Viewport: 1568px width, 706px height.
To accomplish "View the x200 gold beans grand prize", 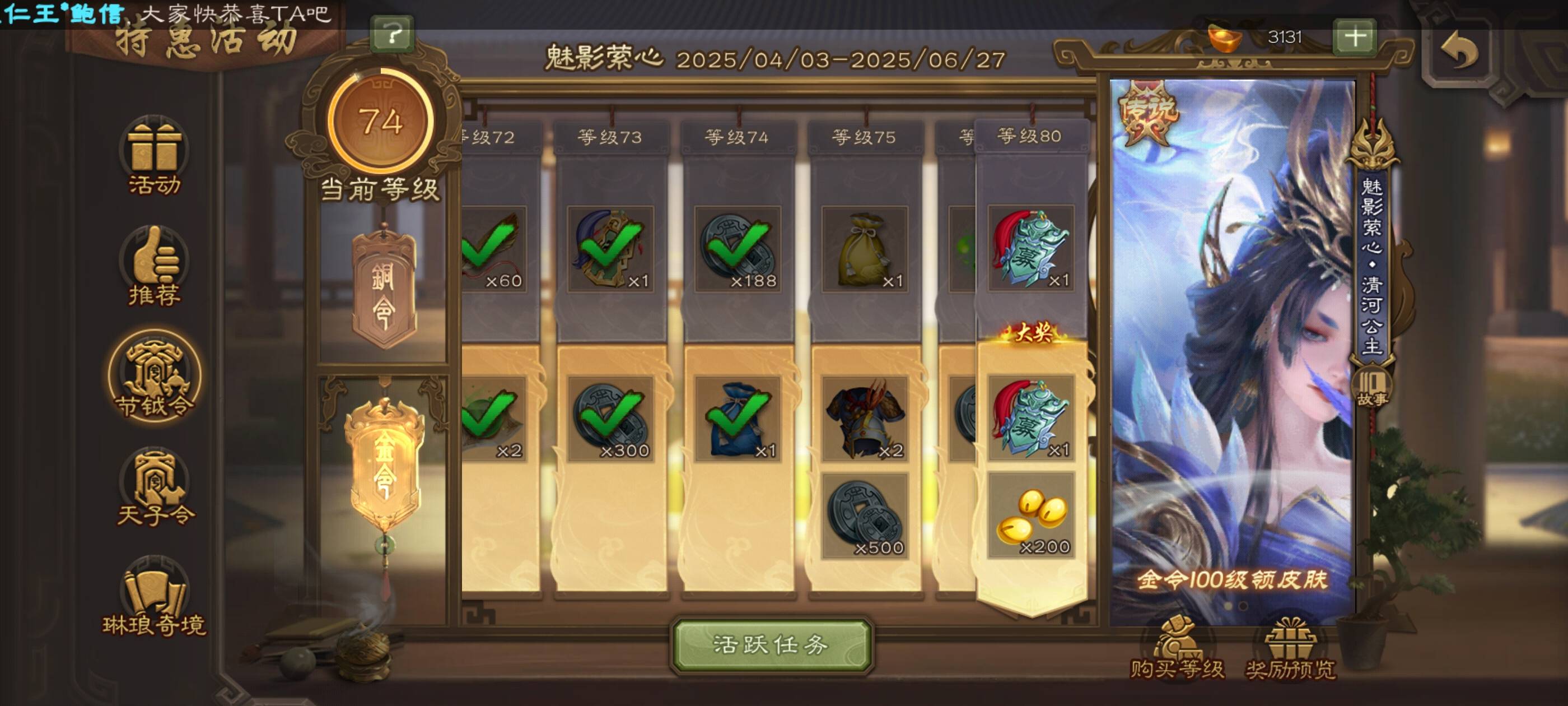I will coord(1030,515).
